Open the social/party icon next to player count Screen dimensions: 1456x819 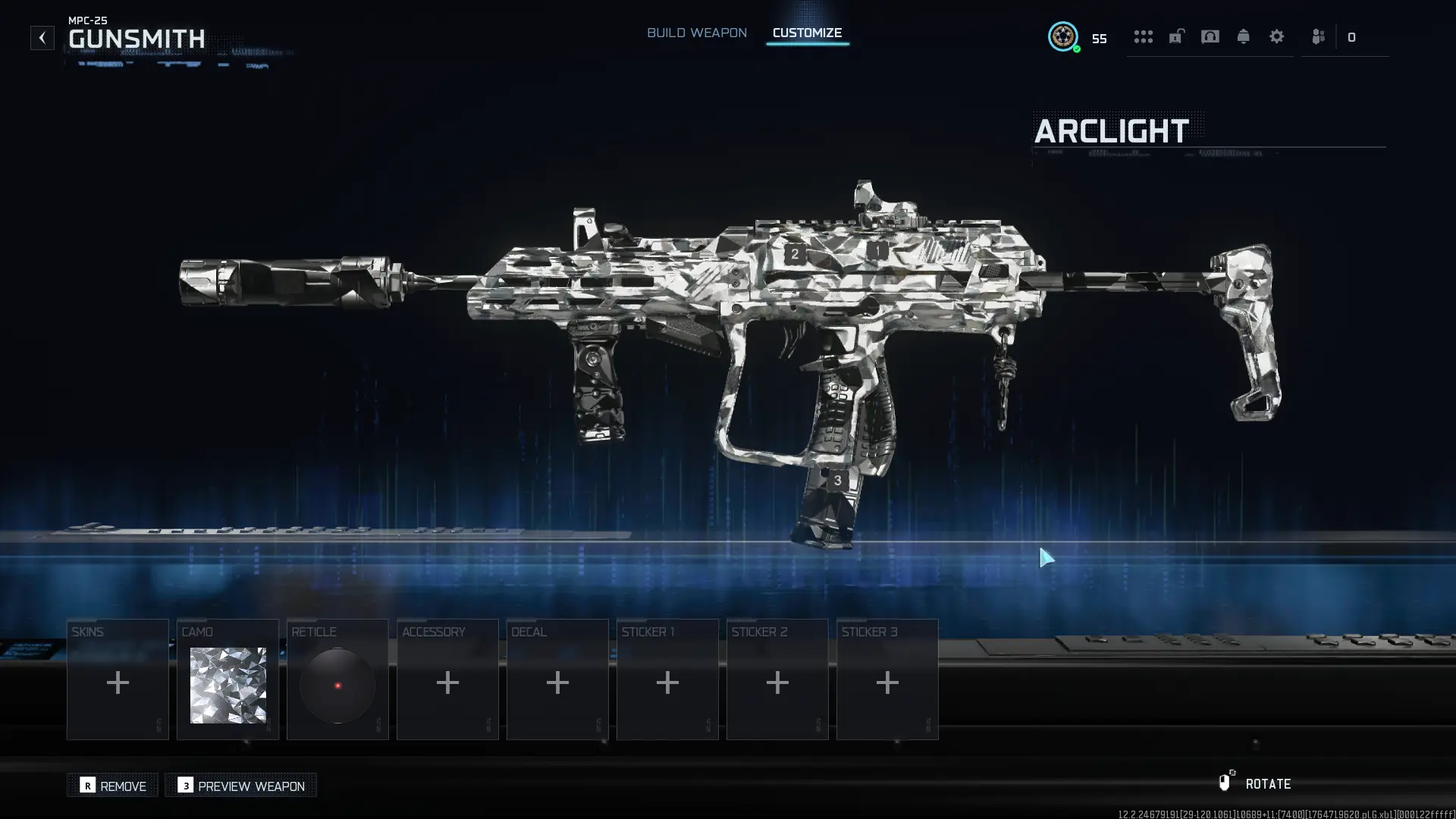coord(1317,36)
